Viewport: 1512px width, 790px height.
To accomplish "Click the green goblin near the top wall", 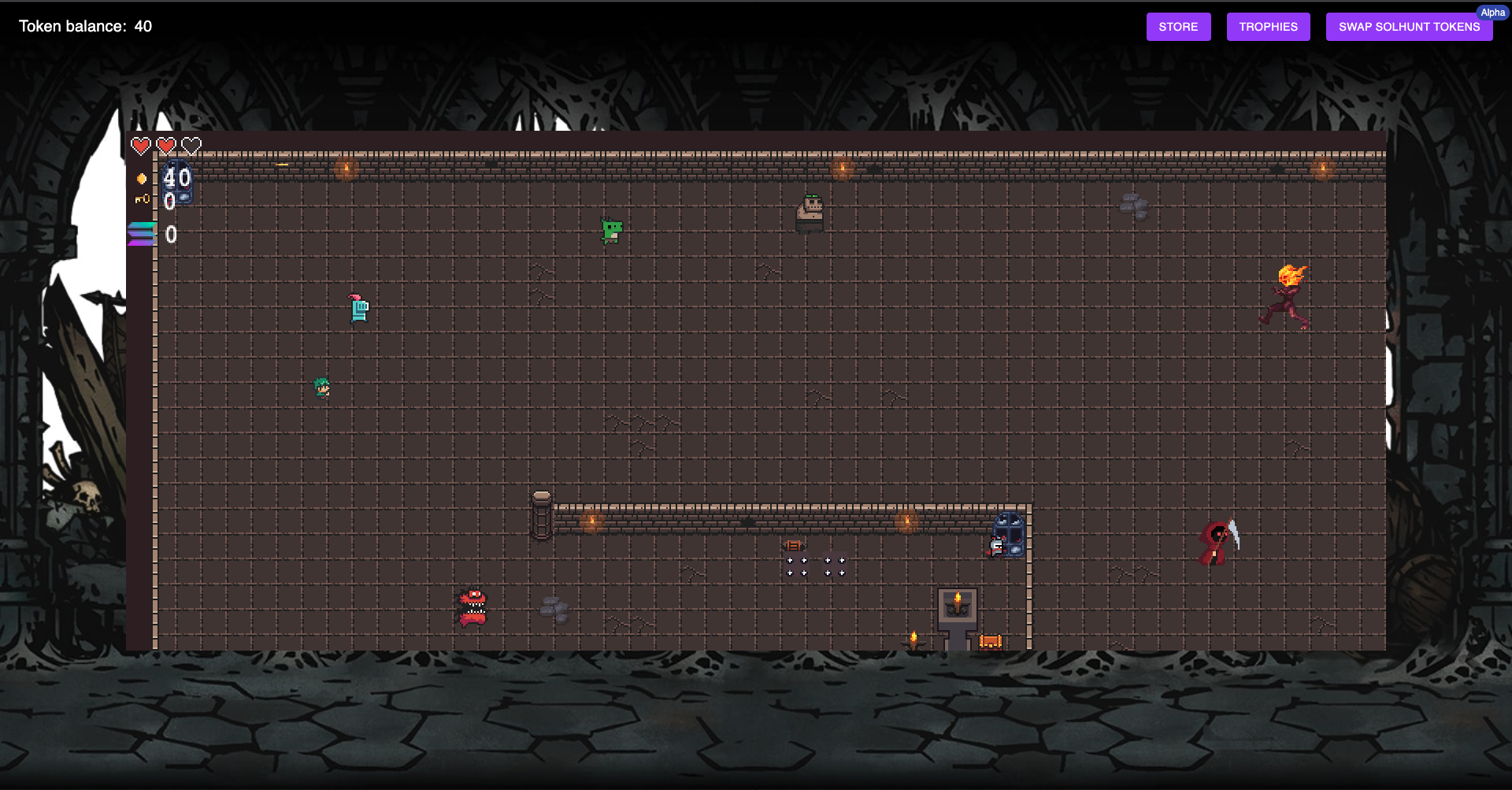I will [x=610, y=232].
